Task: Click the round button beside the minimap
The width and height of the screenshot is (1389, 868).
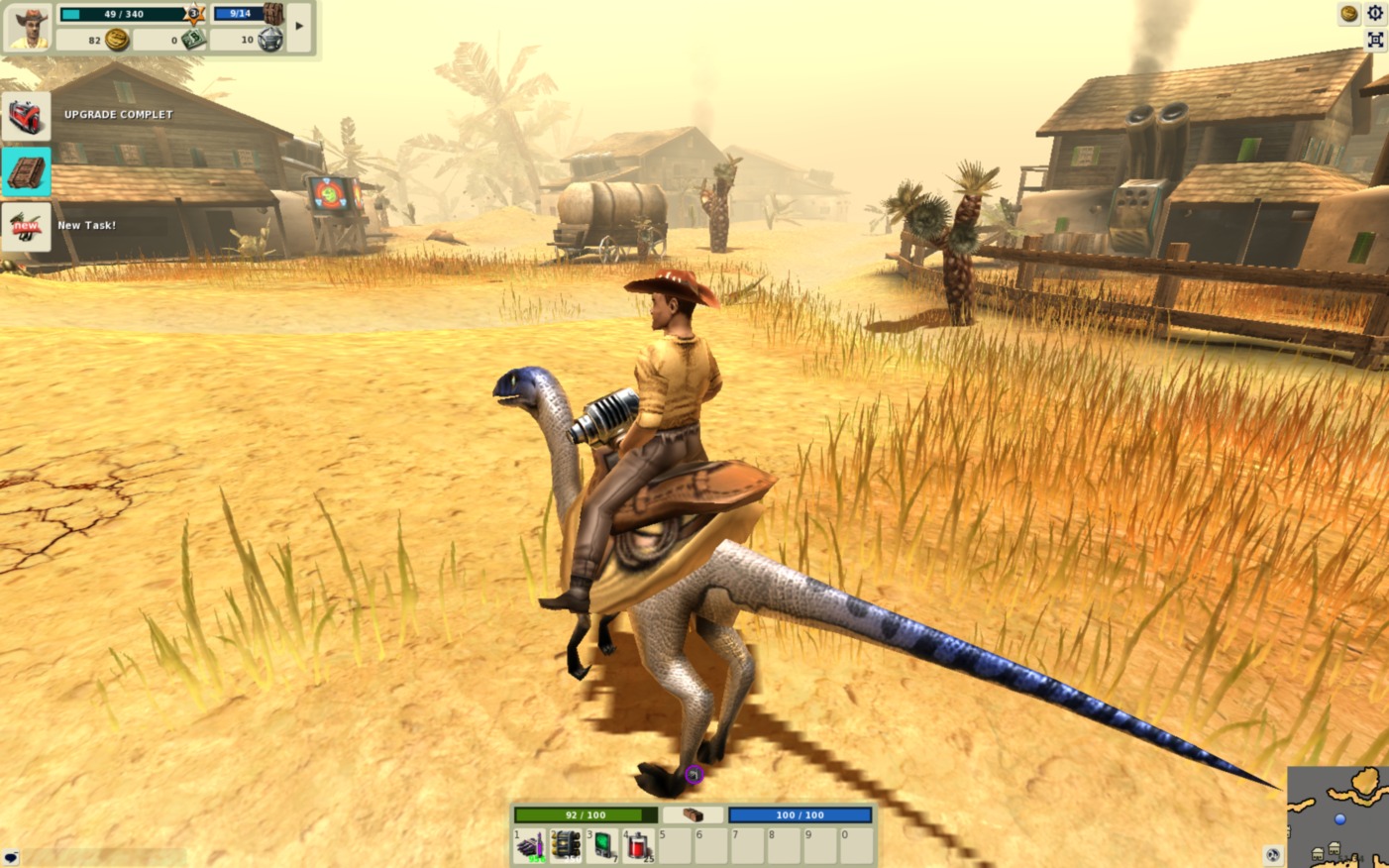Action: pos(1273,854)
